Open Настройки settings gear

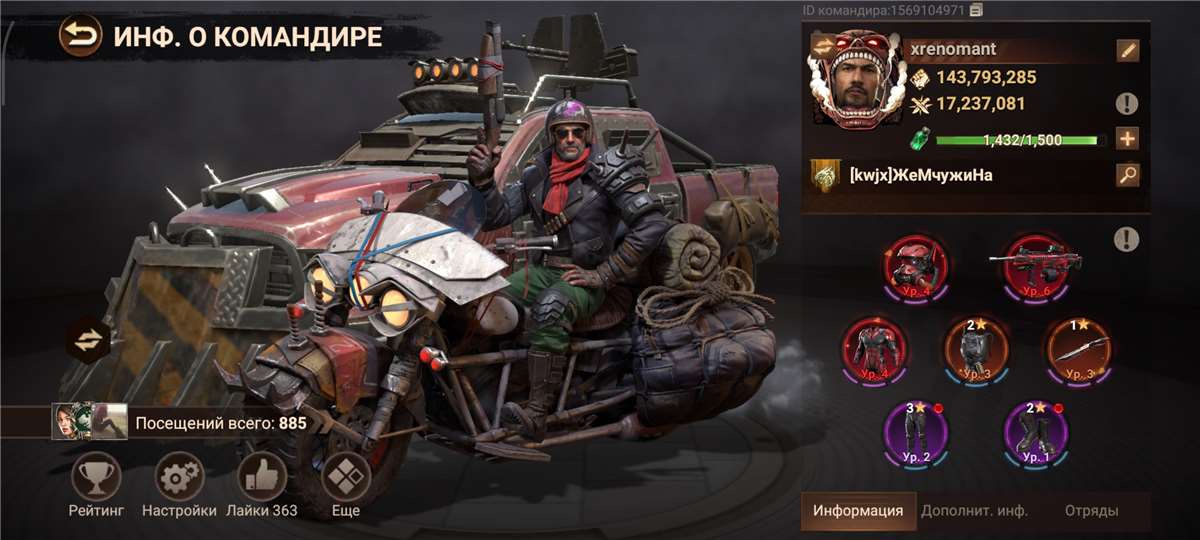tap(179, 479)
